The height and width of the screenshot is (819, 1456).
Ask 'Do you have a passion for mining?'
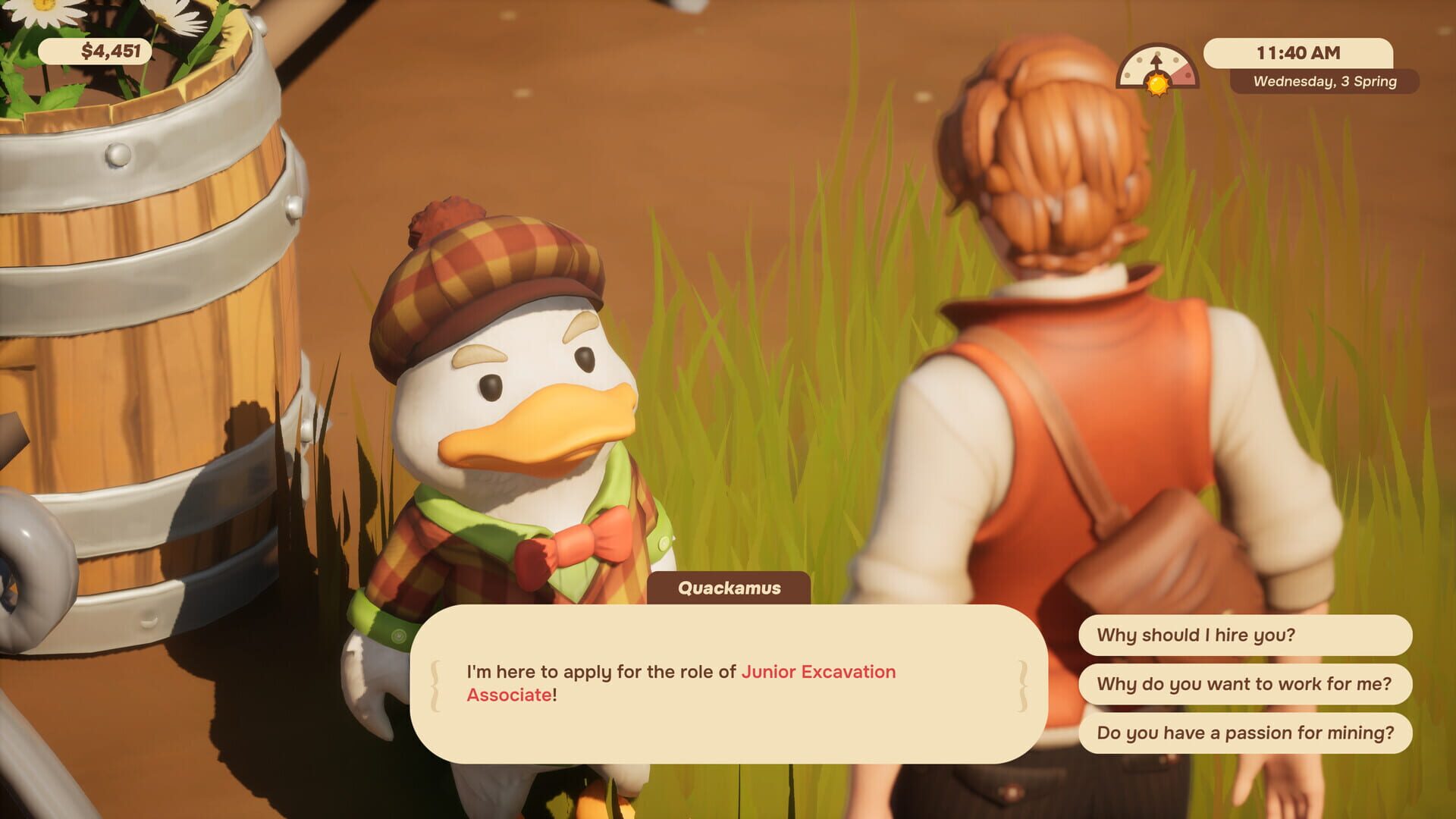1246,734
